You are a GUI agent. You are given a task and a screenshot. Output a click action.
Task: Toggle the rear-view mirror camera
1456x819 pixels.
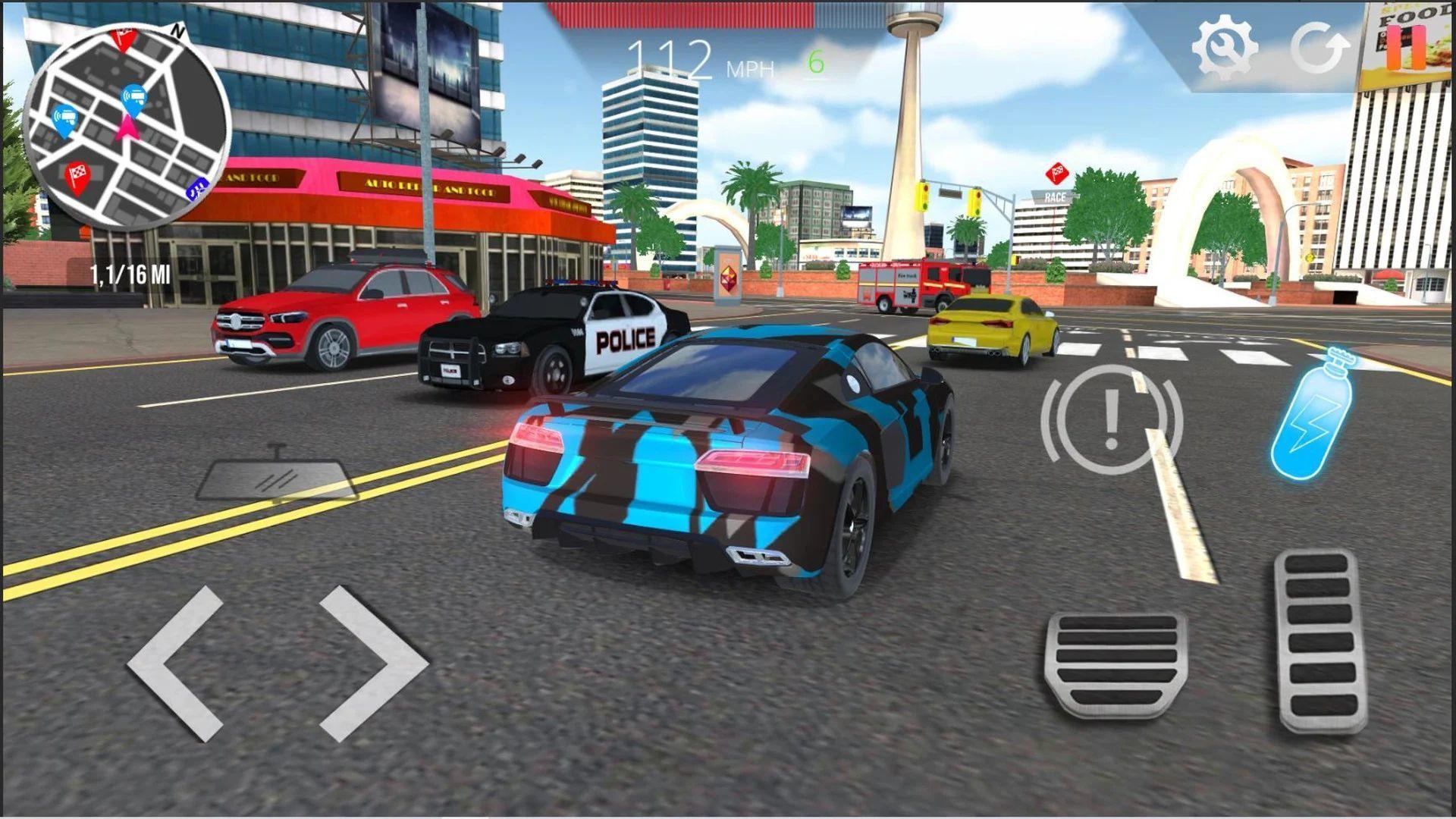[x=275, y=473]
